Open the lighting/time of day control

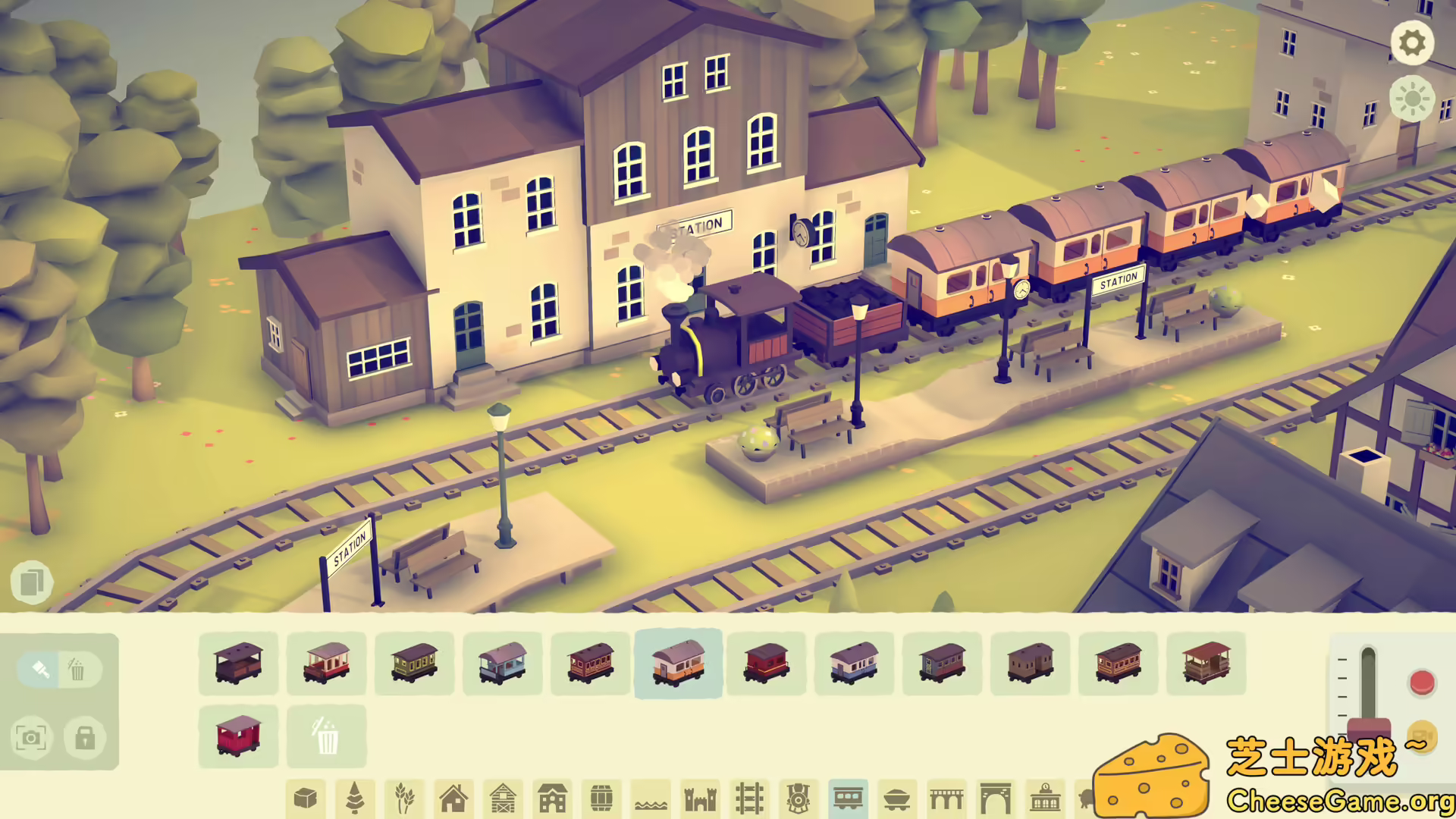(1412, 99)
